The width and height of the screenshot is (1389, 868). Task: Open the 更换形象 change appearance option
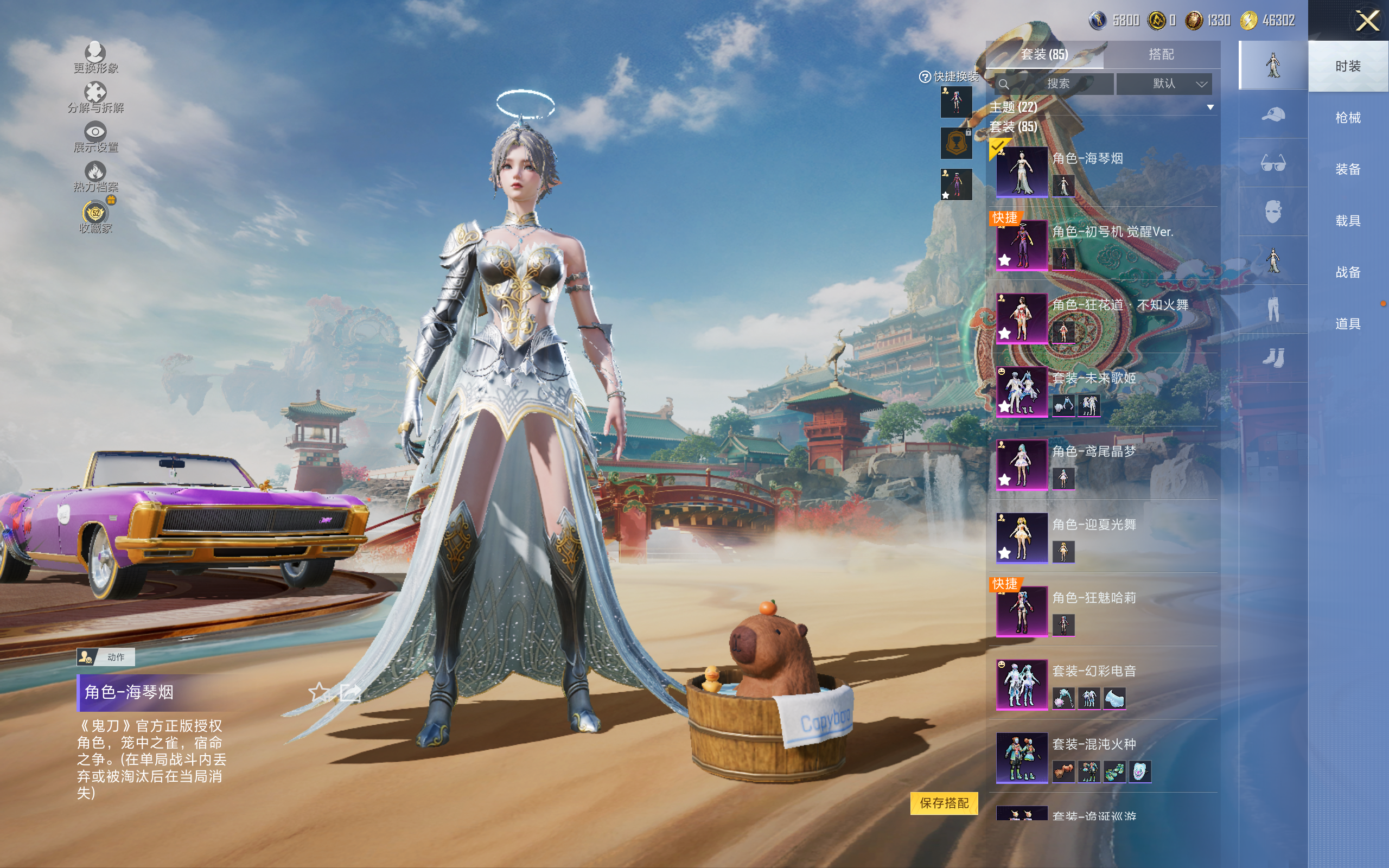coord(95,58)
